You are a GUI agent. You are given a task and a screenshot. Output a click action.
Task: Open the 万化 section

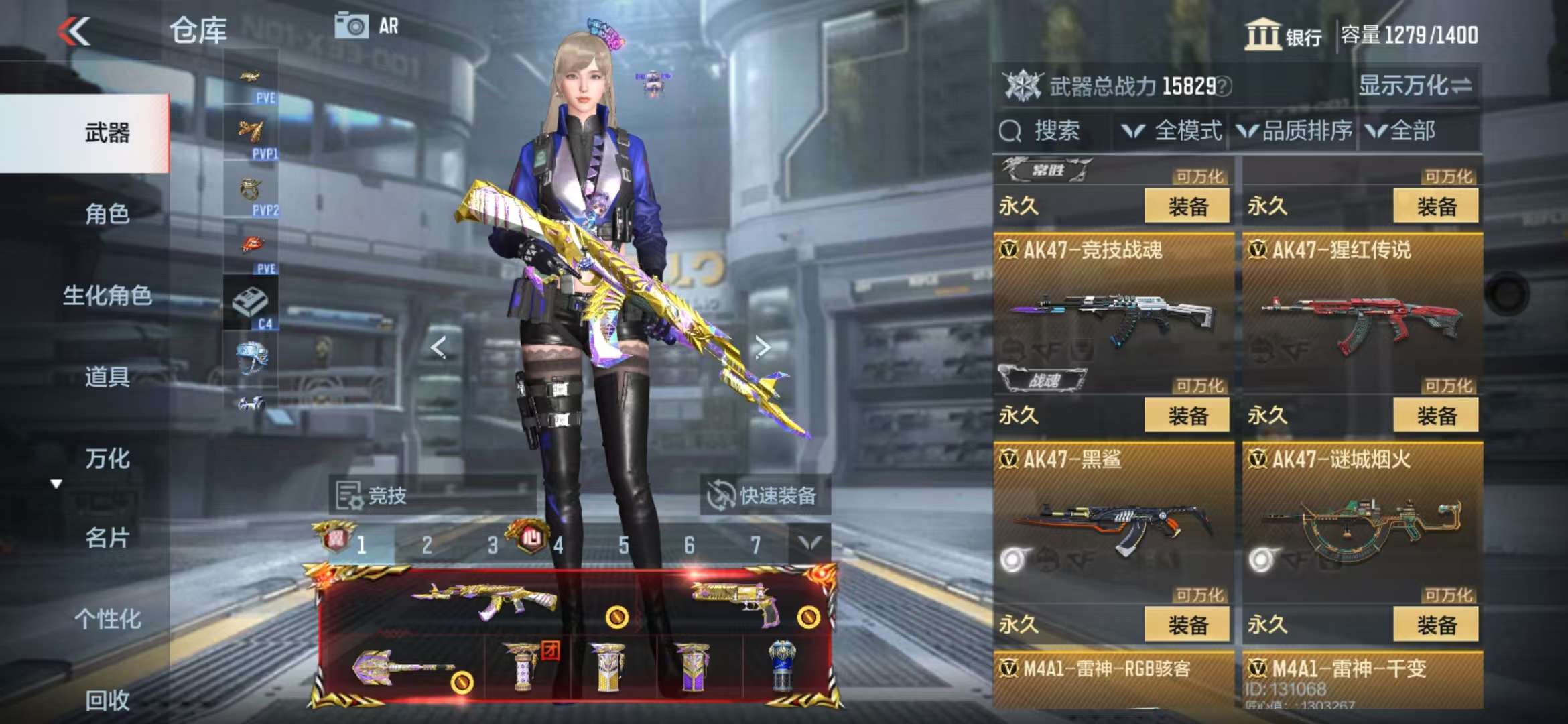[107, 459]
